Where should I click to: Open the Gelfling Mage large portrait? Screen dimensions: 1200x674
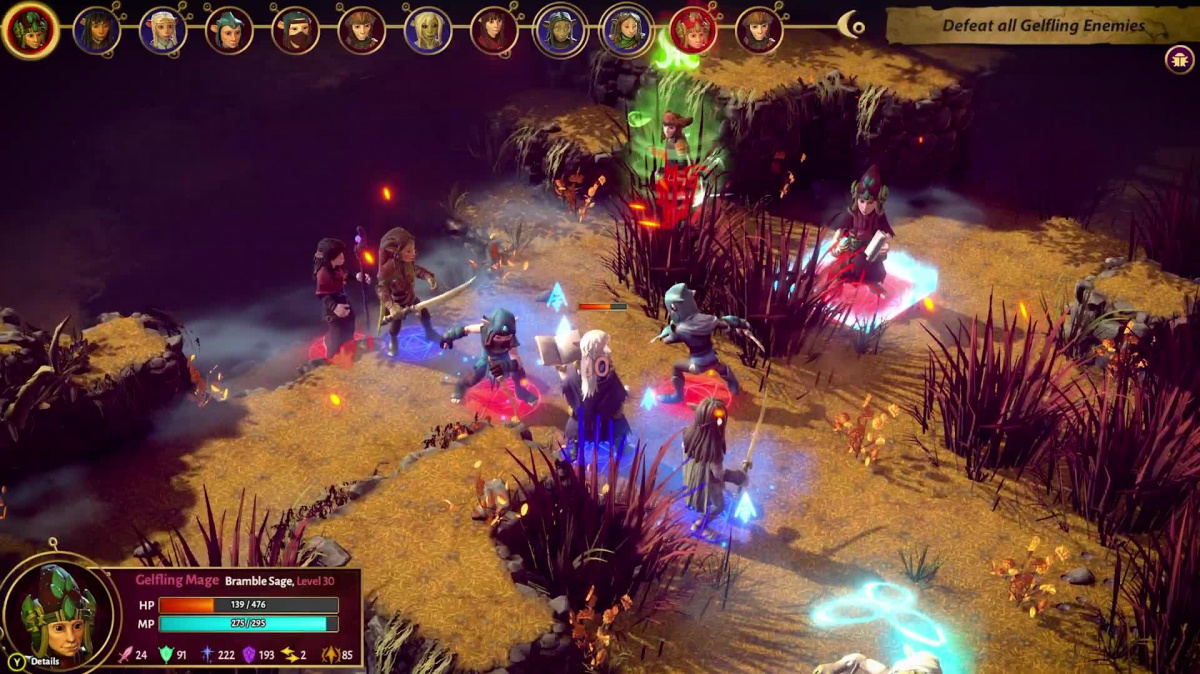coord(58,611)
